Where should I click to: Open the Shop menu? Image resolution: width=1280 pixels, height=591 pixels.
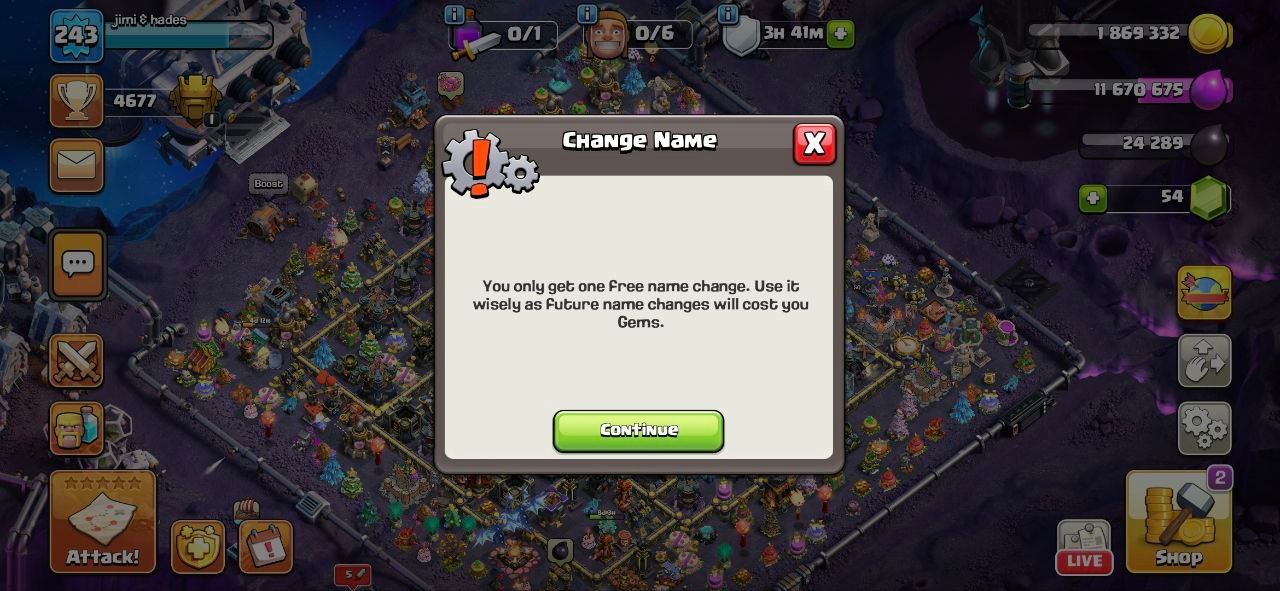pos(1178,522)
